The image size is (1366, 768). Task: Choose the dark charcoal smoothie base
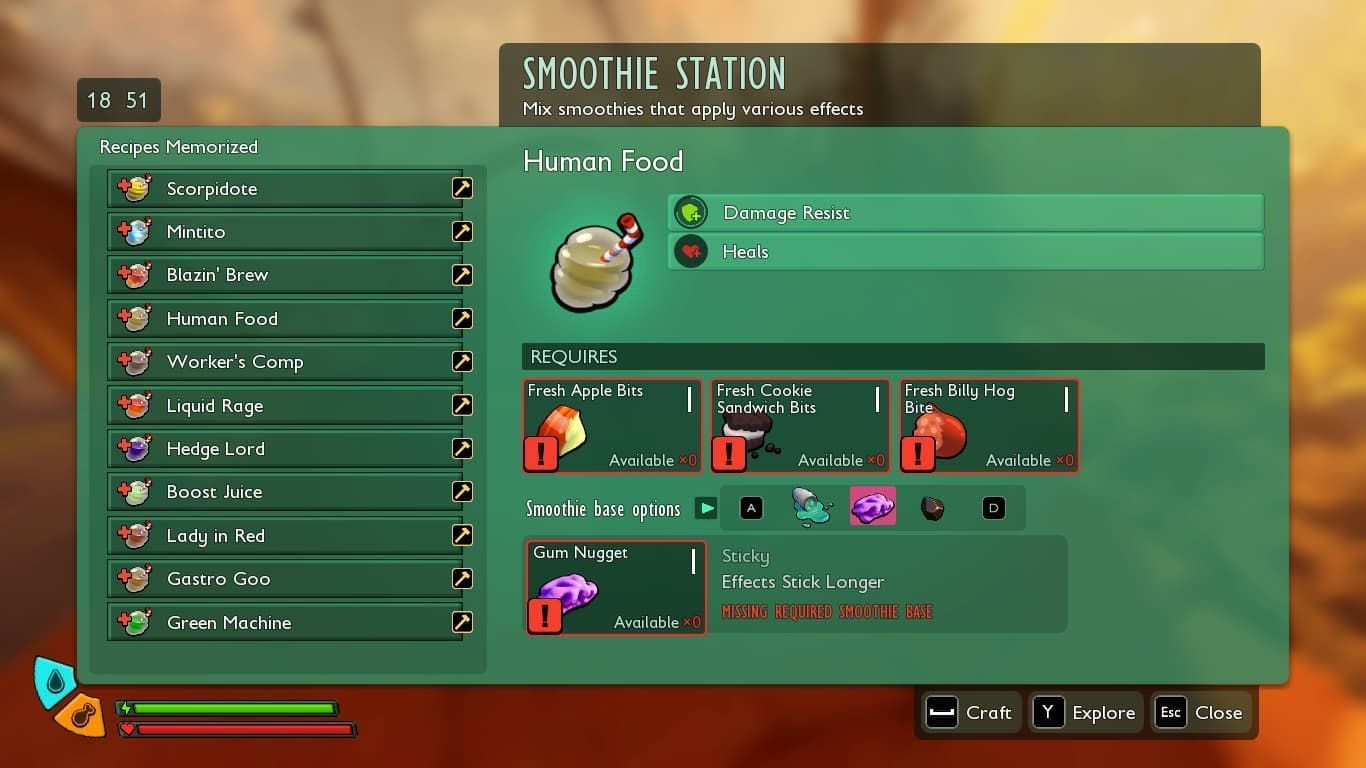(932, 509)
